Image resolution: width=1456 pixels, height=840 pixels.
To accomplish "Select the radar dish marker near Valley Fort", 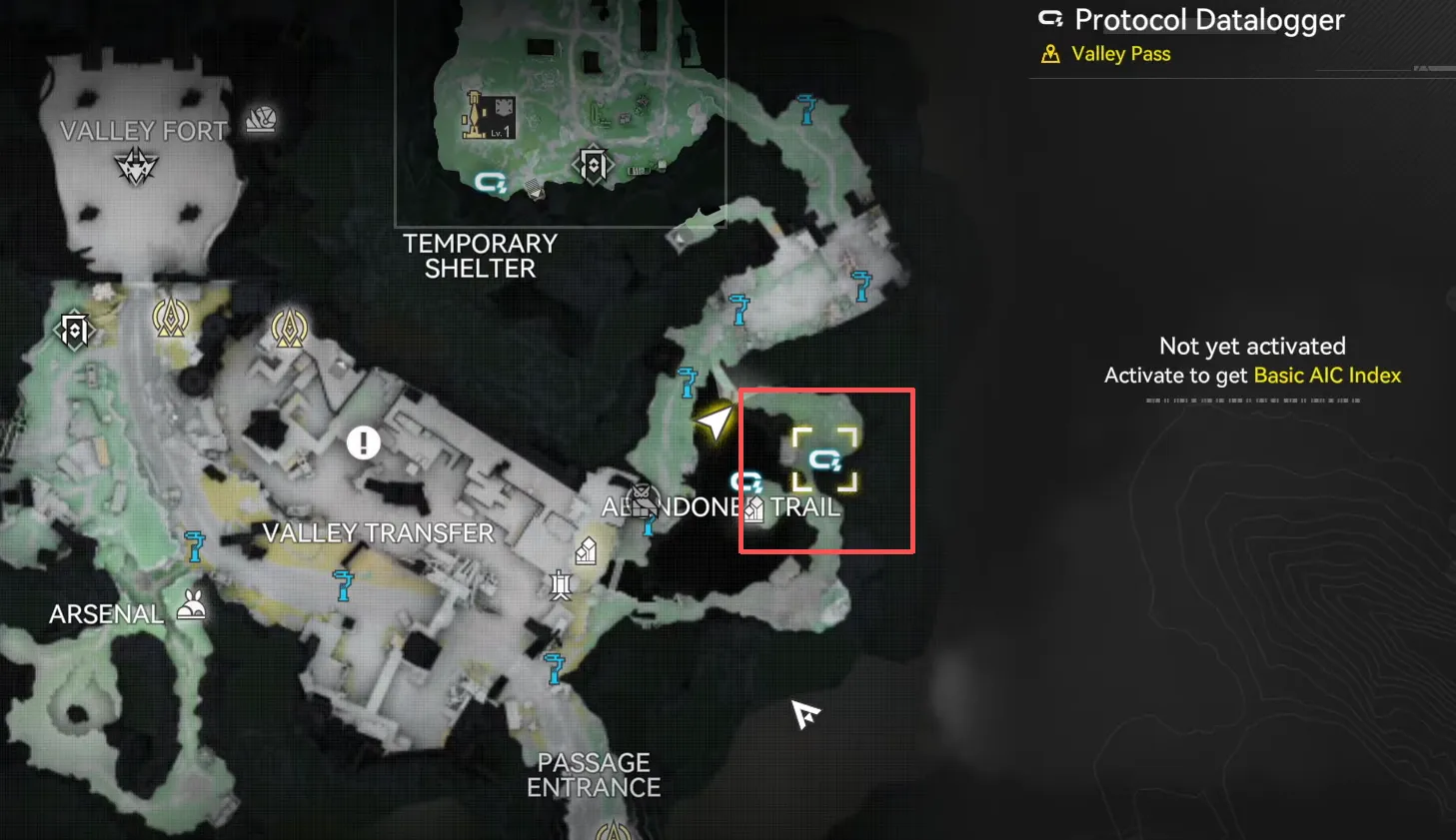I will [x=261, y=120].
